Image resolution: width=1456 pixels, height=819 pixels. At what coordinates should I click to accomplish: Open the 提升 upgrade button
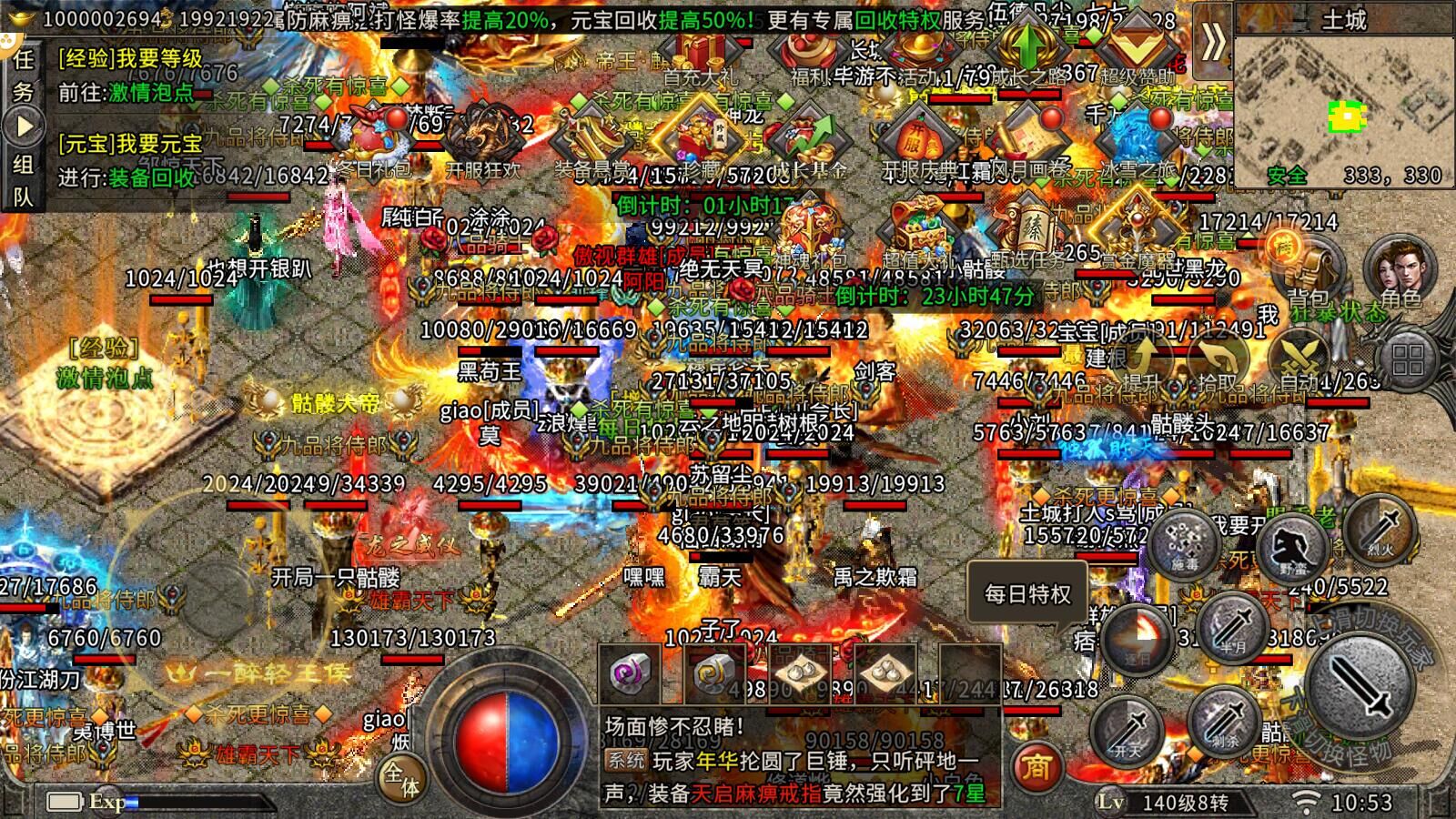(1141, 362)
